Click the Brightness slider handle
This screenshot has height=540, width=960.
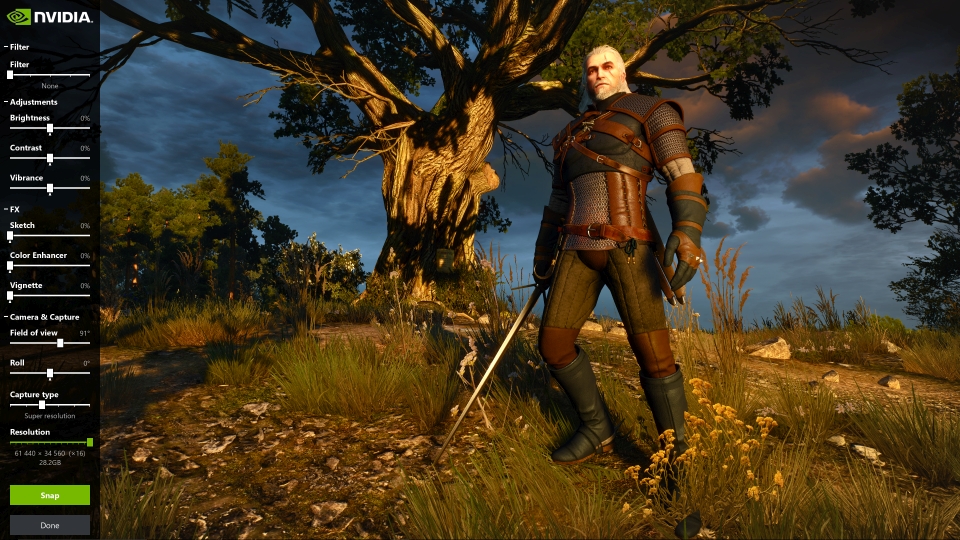click(50, 128)
